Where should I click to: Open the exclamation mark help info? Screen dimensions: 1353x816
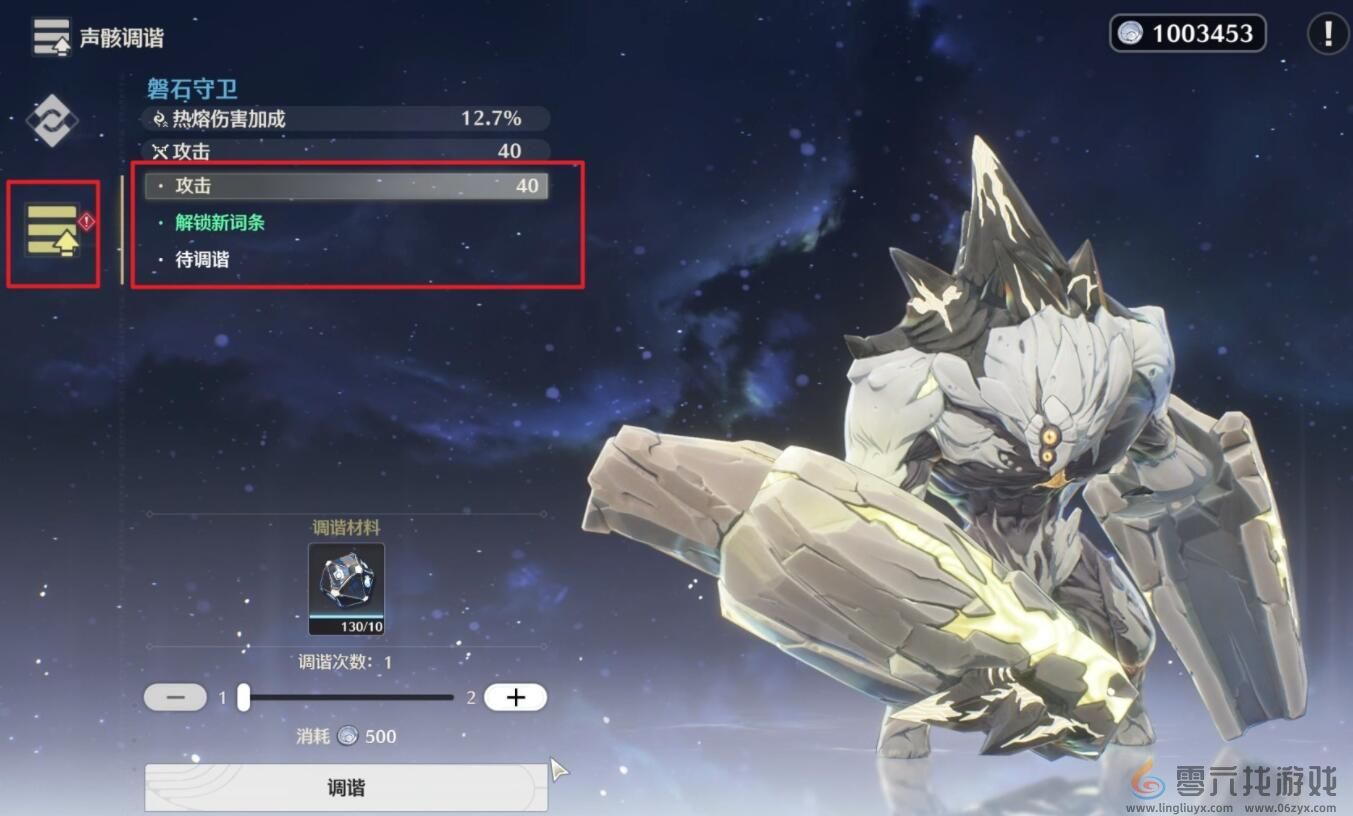coord(1327,34)
